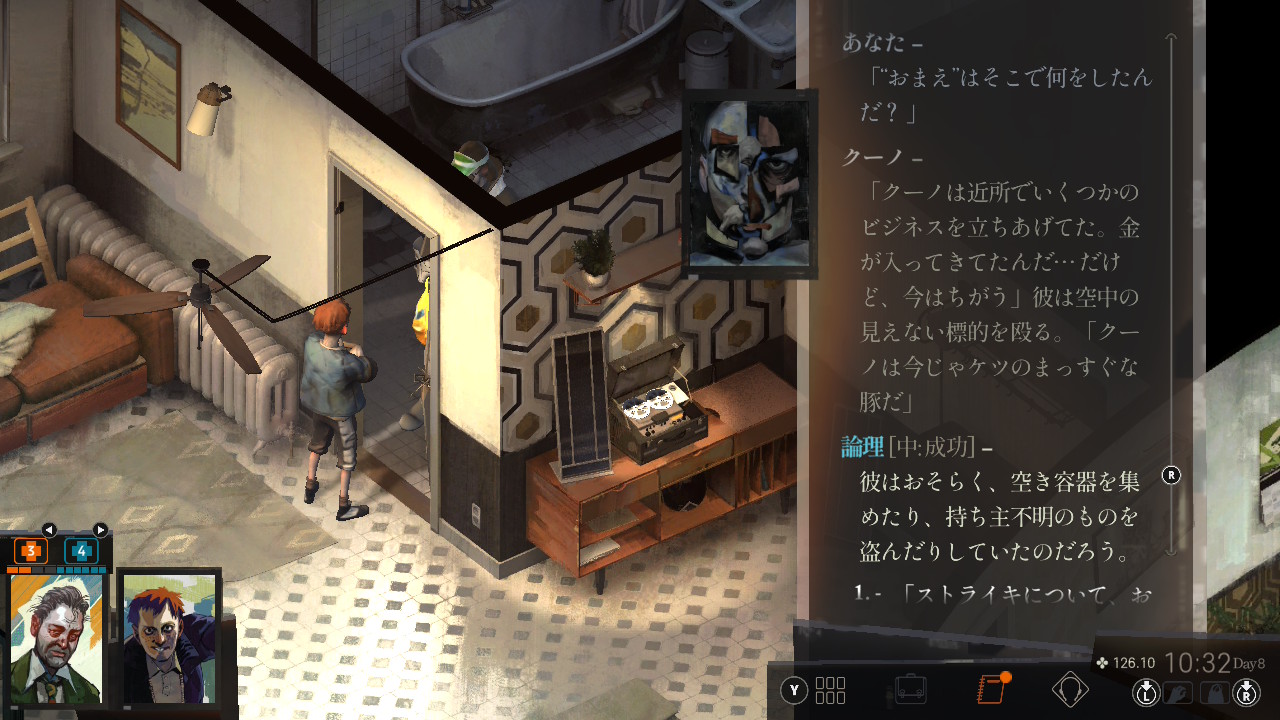Screen dimensions: 1280x720
Task: Open the briefcase inventory
Action: click(910, 689)
